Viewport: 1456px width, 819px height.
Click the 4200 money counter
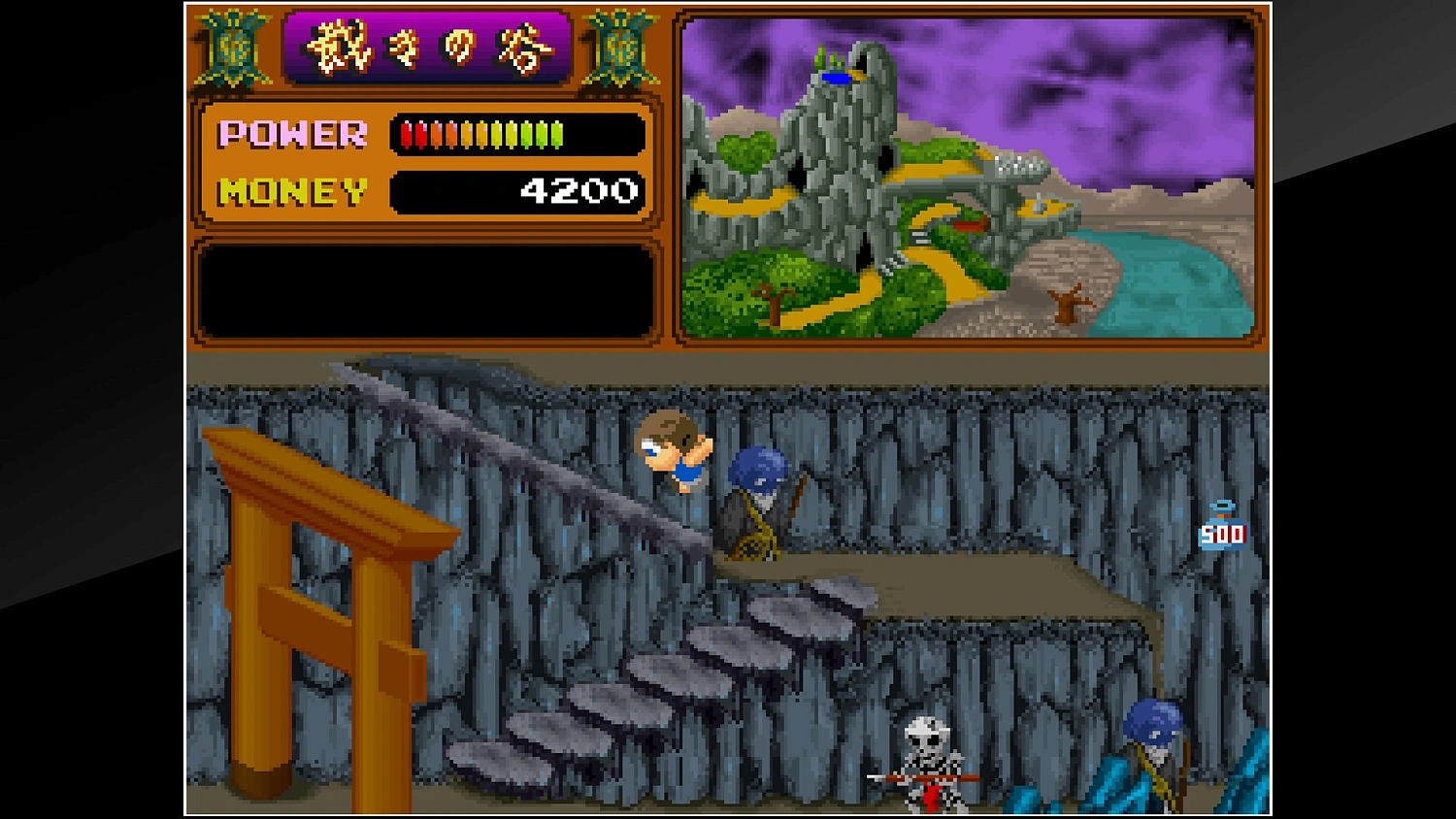click(577, 191)
